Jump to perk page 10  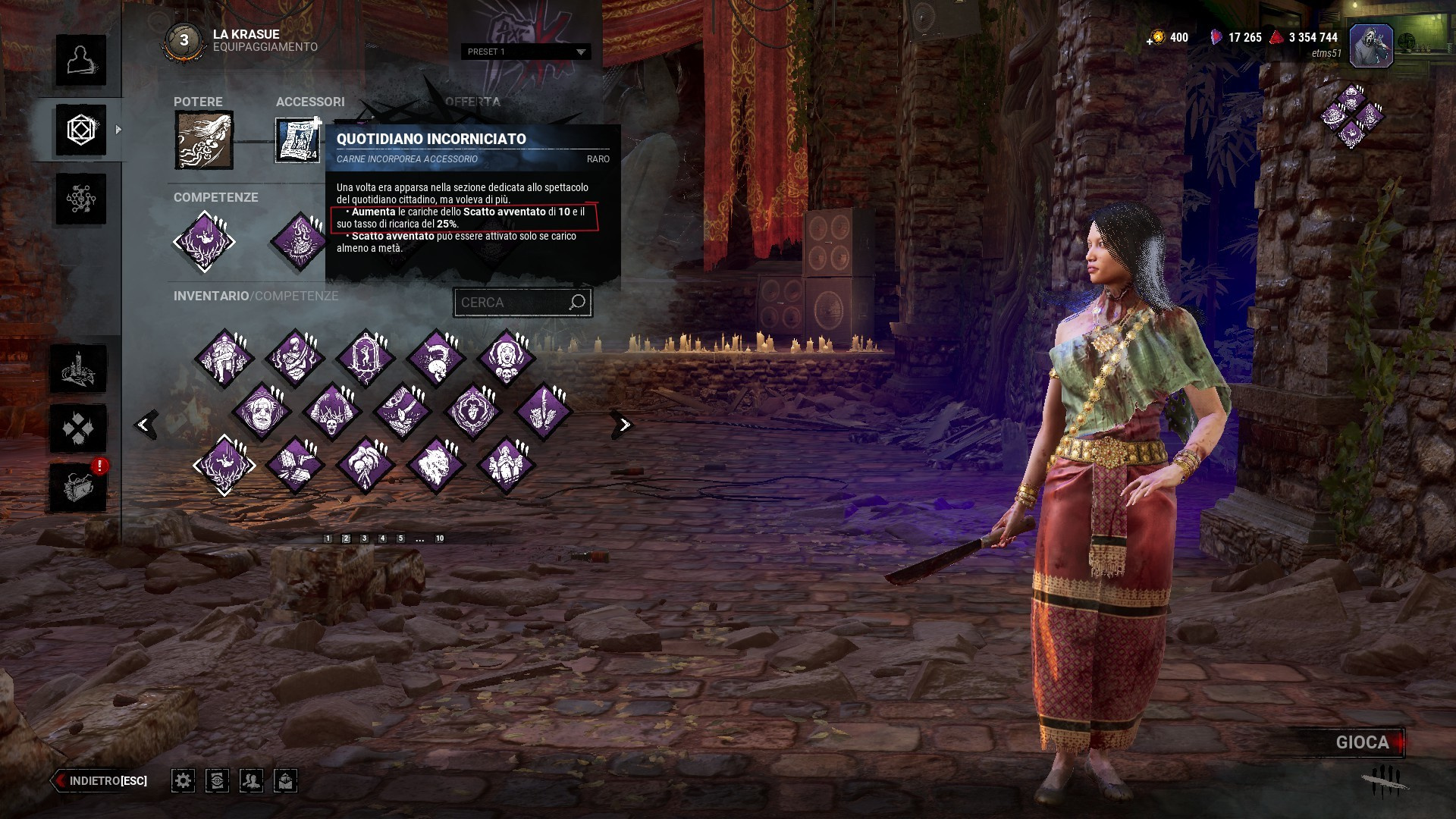(439, 538)
